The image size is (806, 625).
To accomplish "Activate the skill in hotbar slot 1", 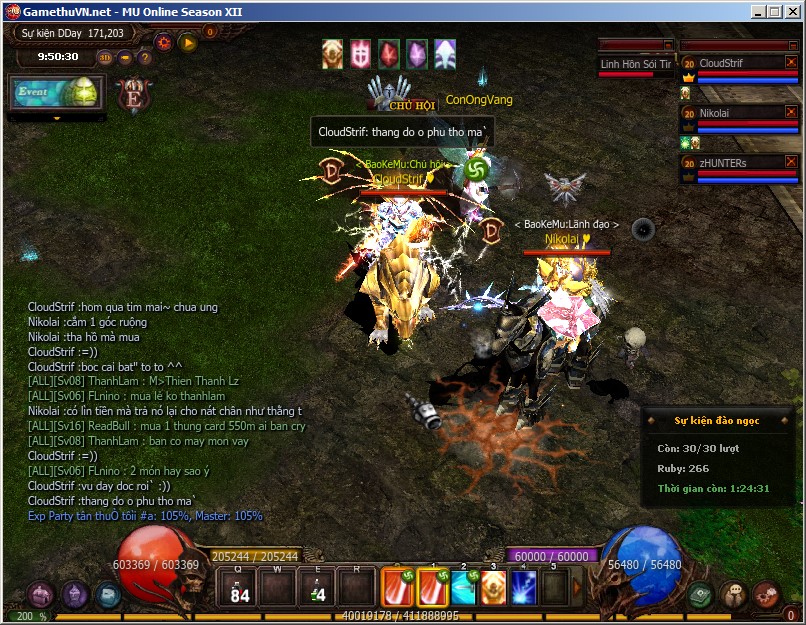I will (432, 588).
